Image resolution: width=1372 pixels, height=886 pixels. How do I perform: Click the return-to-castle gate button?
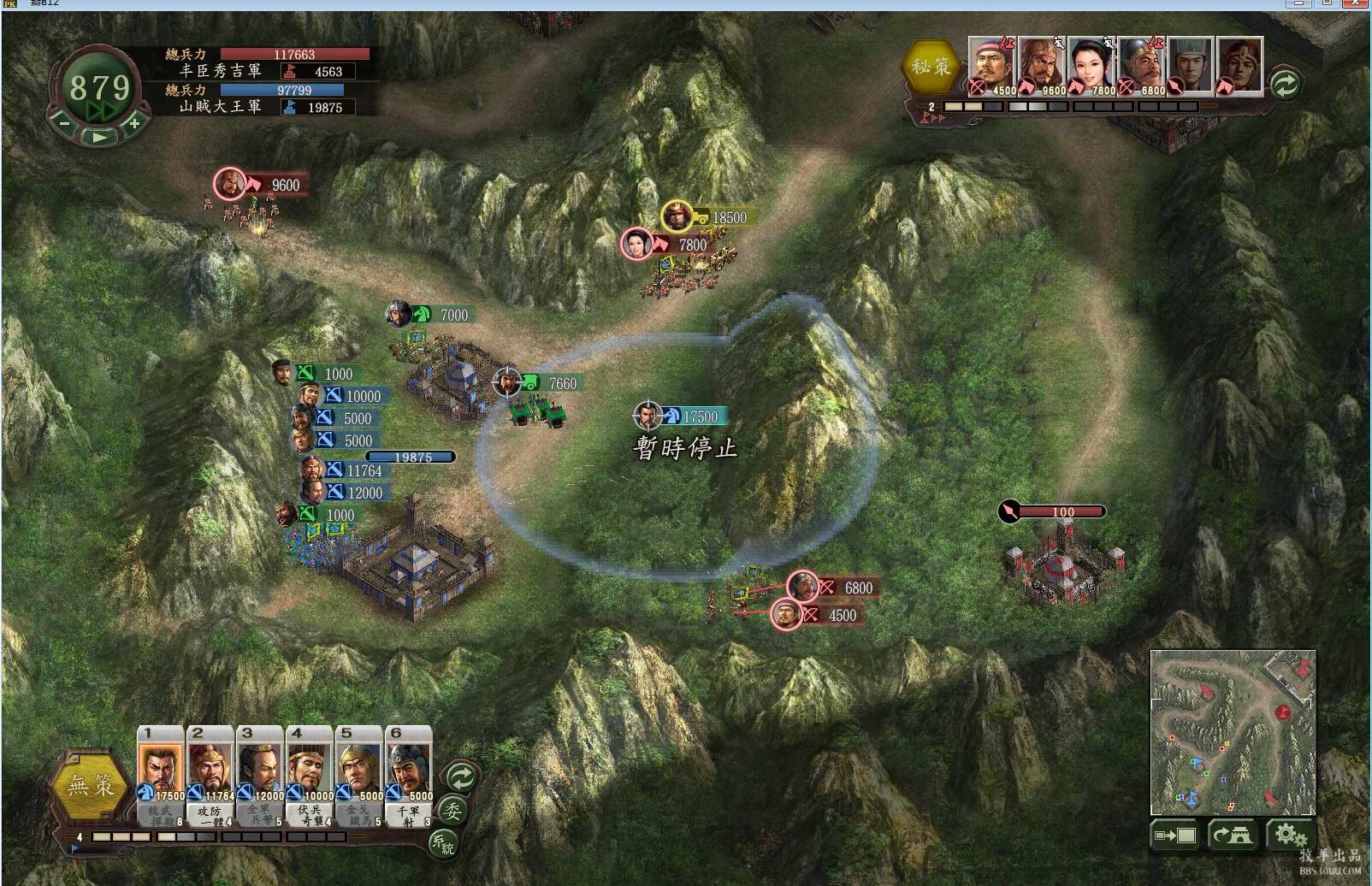[1233, 835]
